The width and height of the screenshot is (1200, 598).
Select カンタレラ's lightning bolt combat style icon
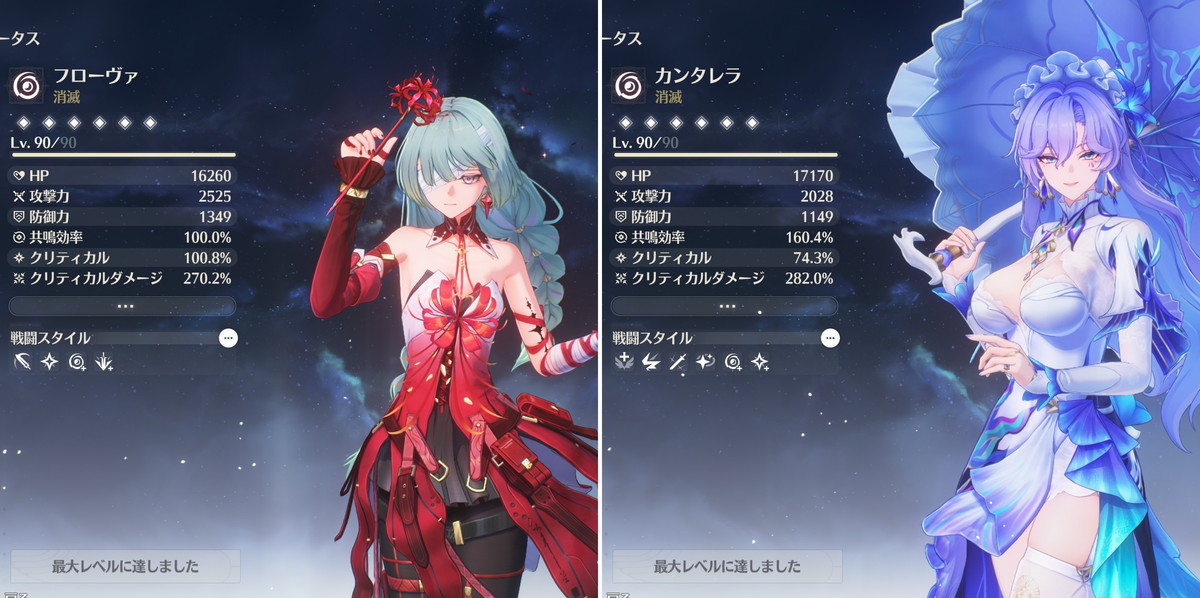pyautogui.click(x=651, y=363)
